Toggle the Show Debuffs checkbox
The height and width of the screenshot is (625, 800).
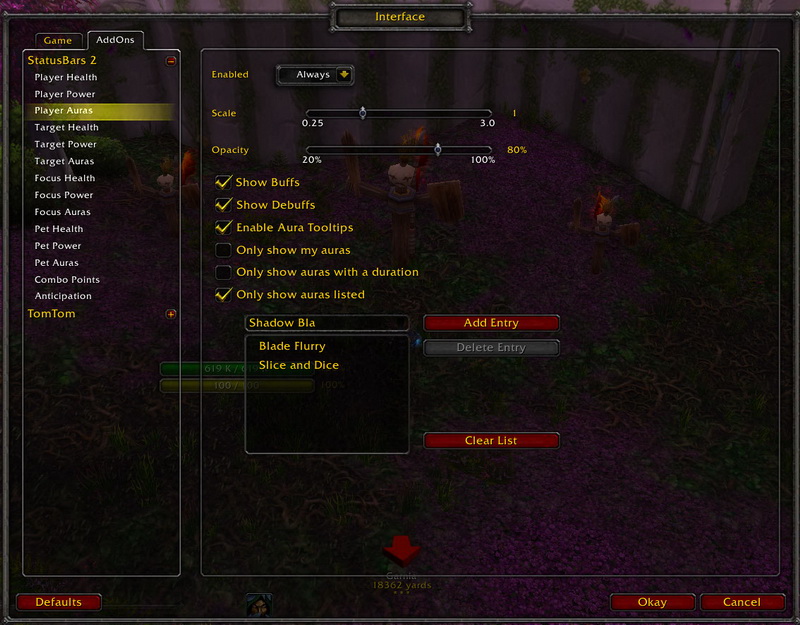click(223, 204)
